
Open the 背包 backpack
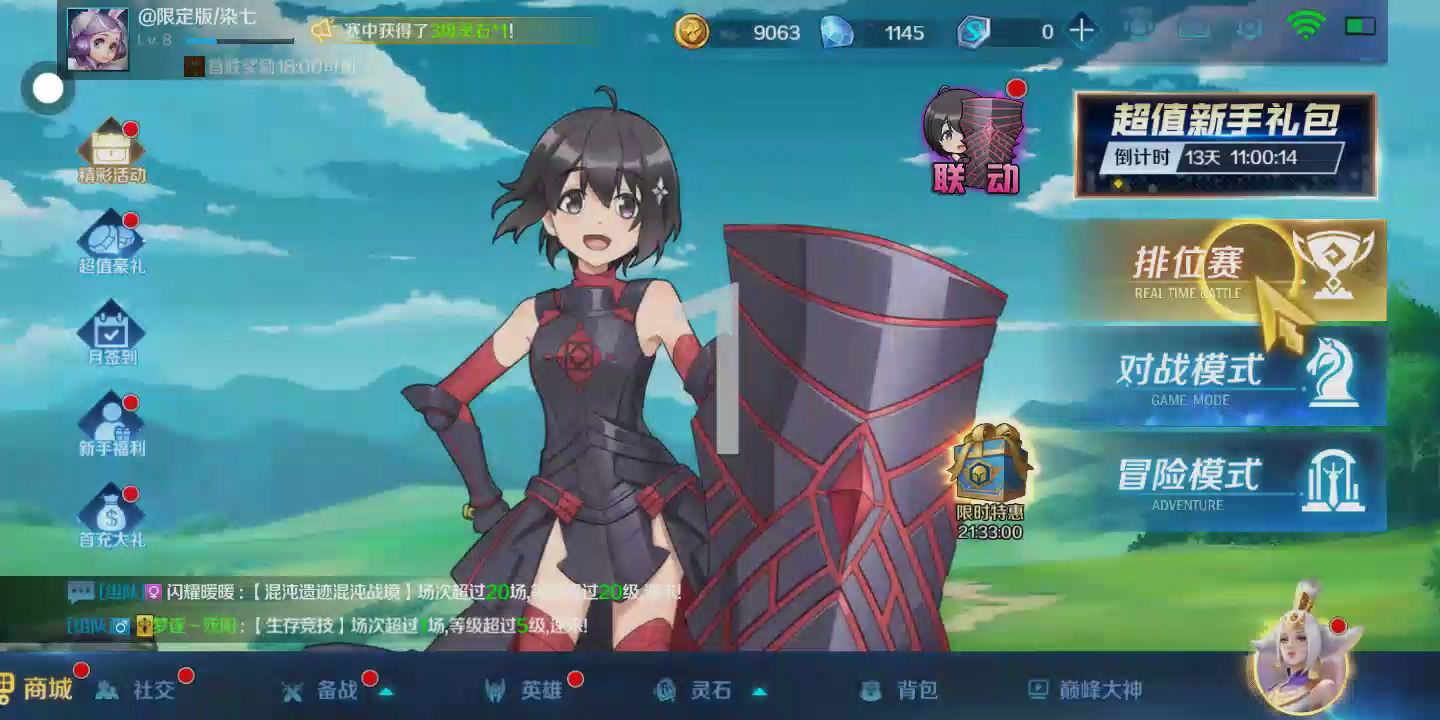[x=900, y=690]
